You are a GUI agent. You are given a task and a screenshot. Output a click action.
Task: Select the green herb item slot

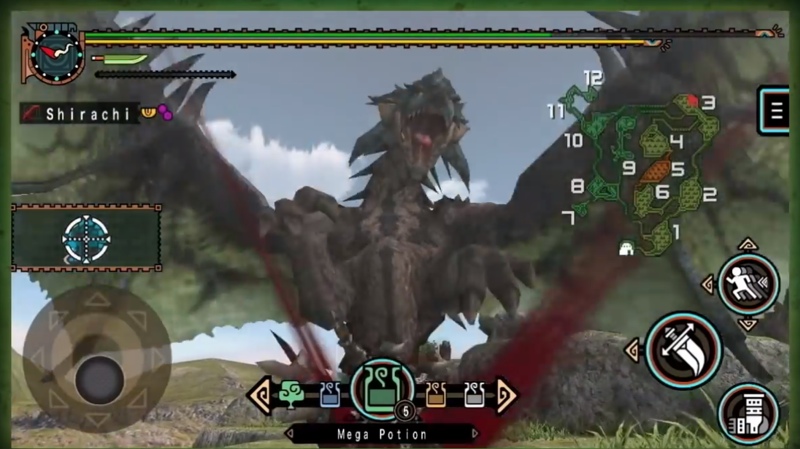coord(294,394)
